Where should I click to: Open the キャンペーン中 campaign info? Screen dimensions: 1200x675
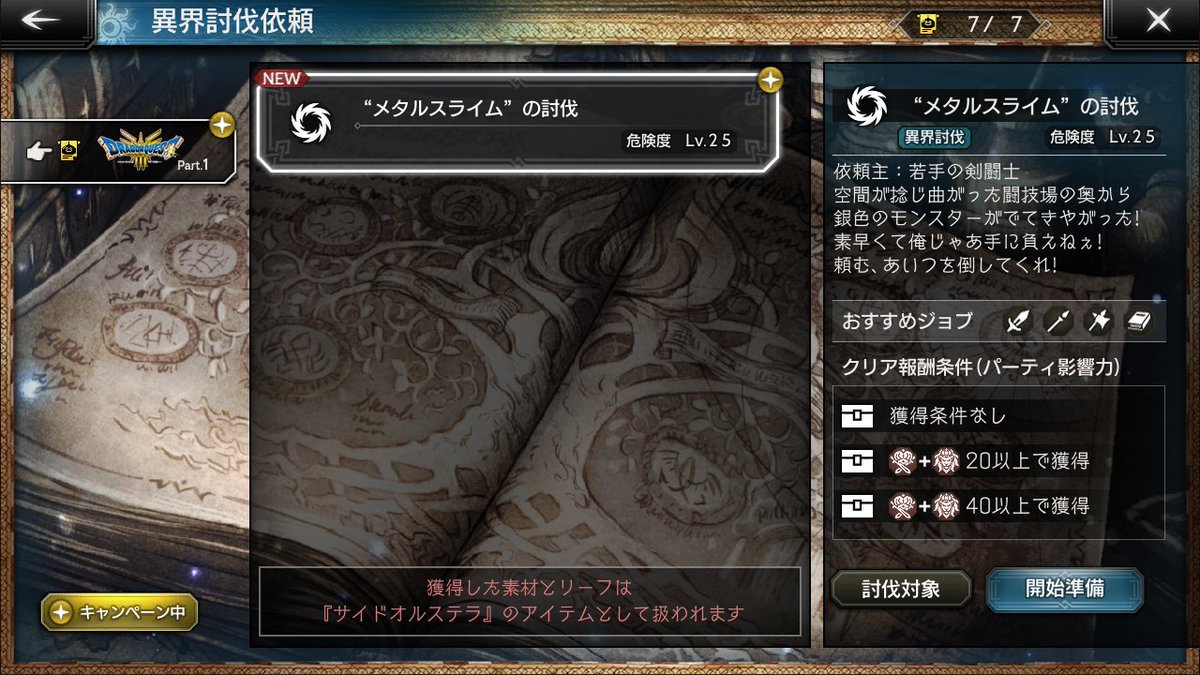tap(119, 612)
